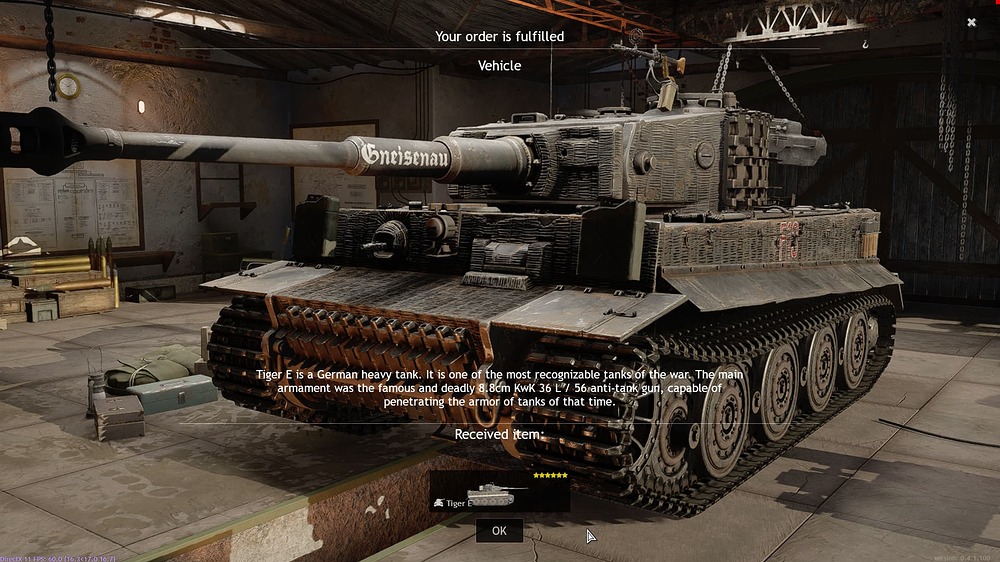Close the order fulfilled window with X
1000x562 pixels.
(x=971, y=22)
